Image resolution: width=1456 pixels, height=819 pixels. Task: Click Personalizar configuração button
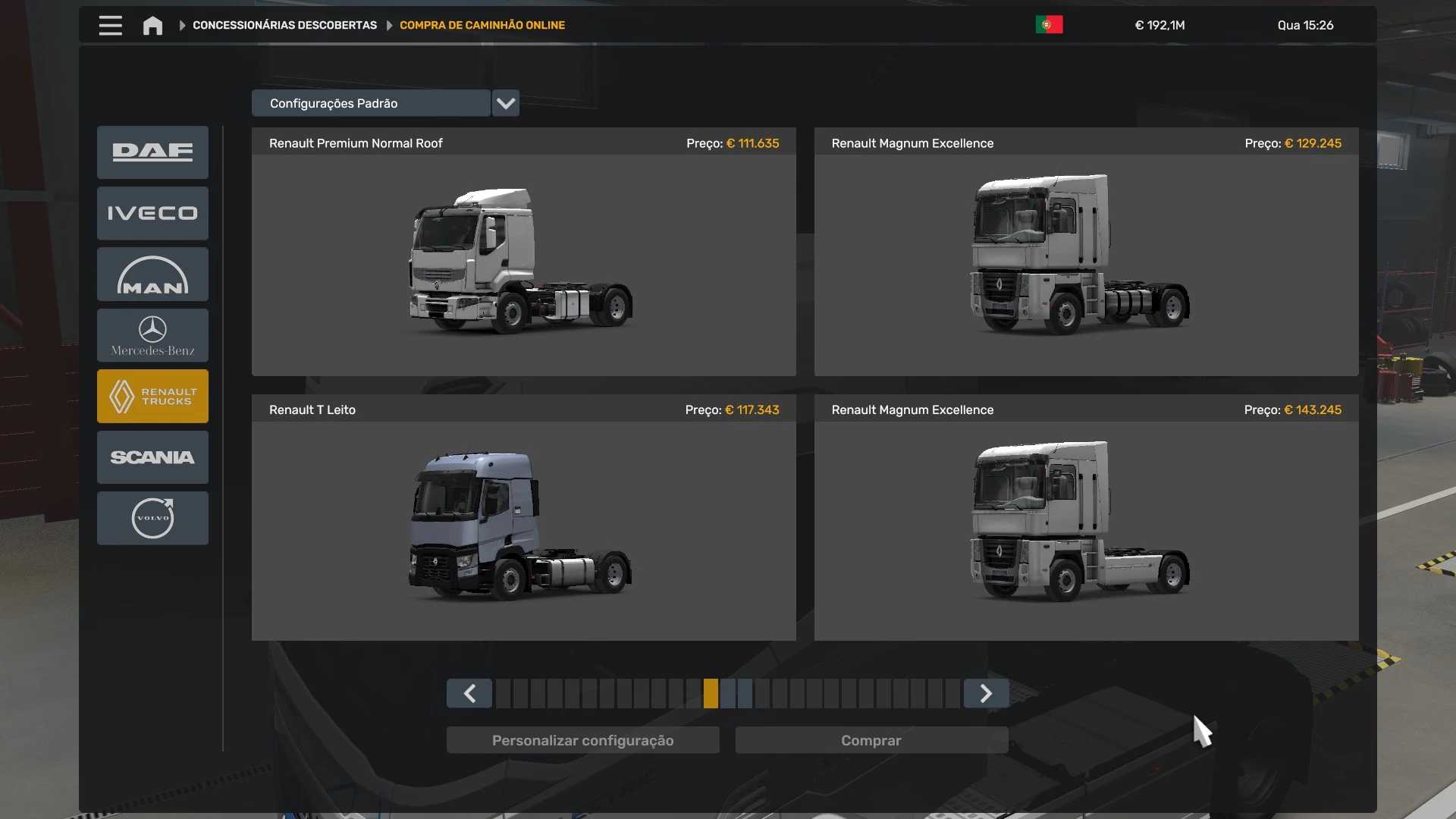(582, 740)
